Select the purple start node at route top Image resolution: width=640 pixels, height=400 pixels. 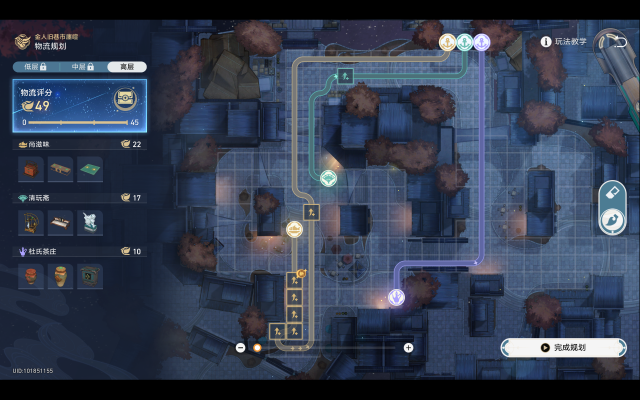pos(482,42)
